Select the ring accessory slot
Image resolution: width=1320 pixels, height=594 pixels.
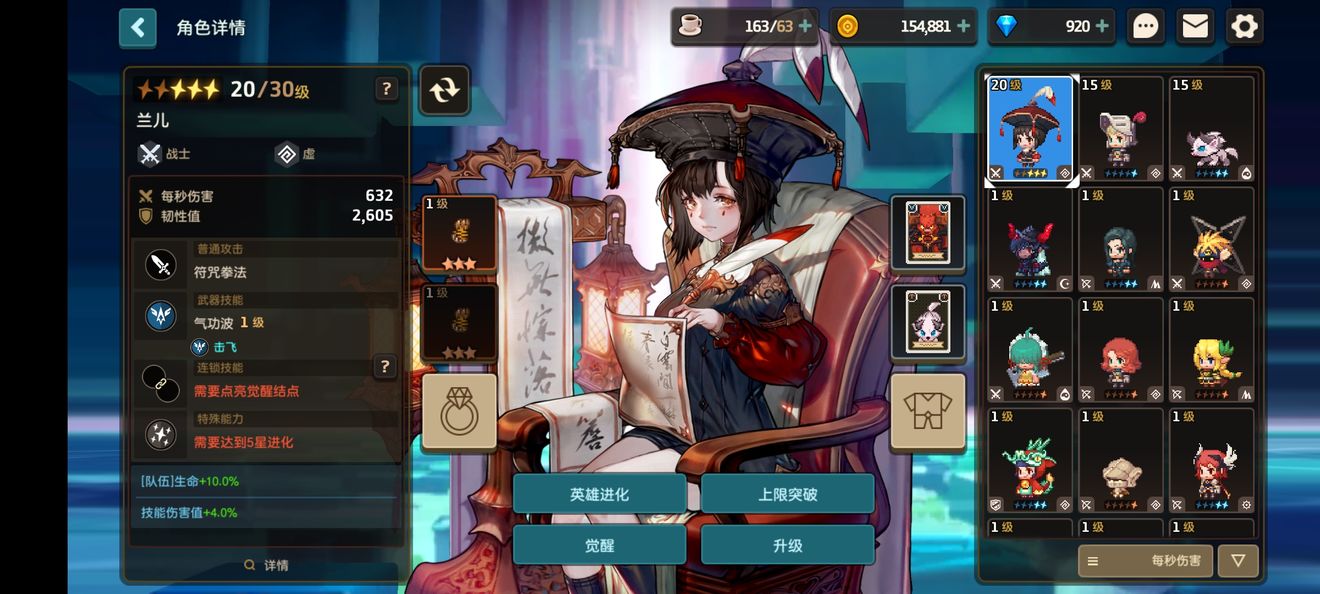(x=459, y=411)
